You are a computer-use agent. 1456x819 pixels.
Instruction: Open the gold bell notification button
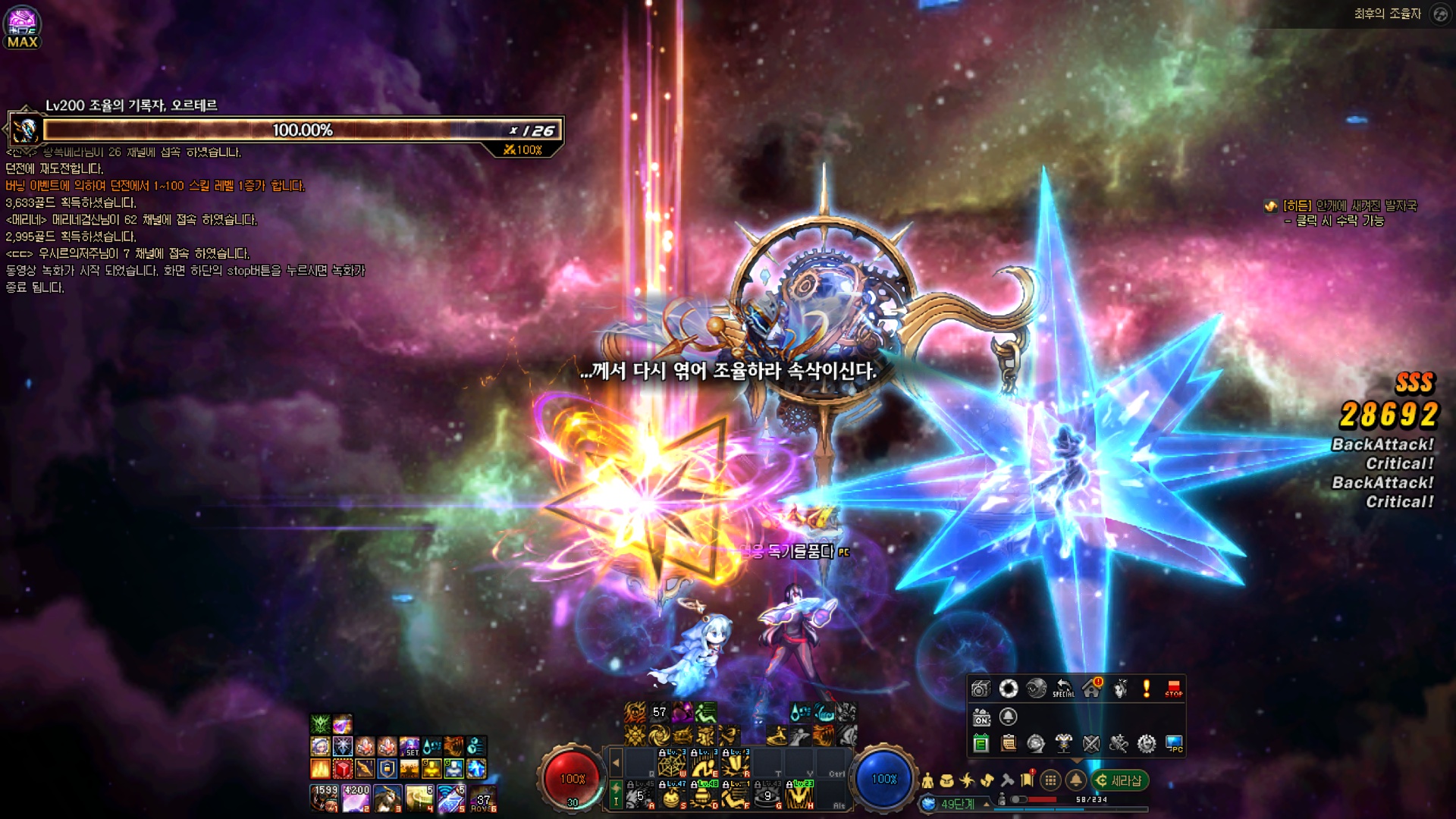(1075, 780)
